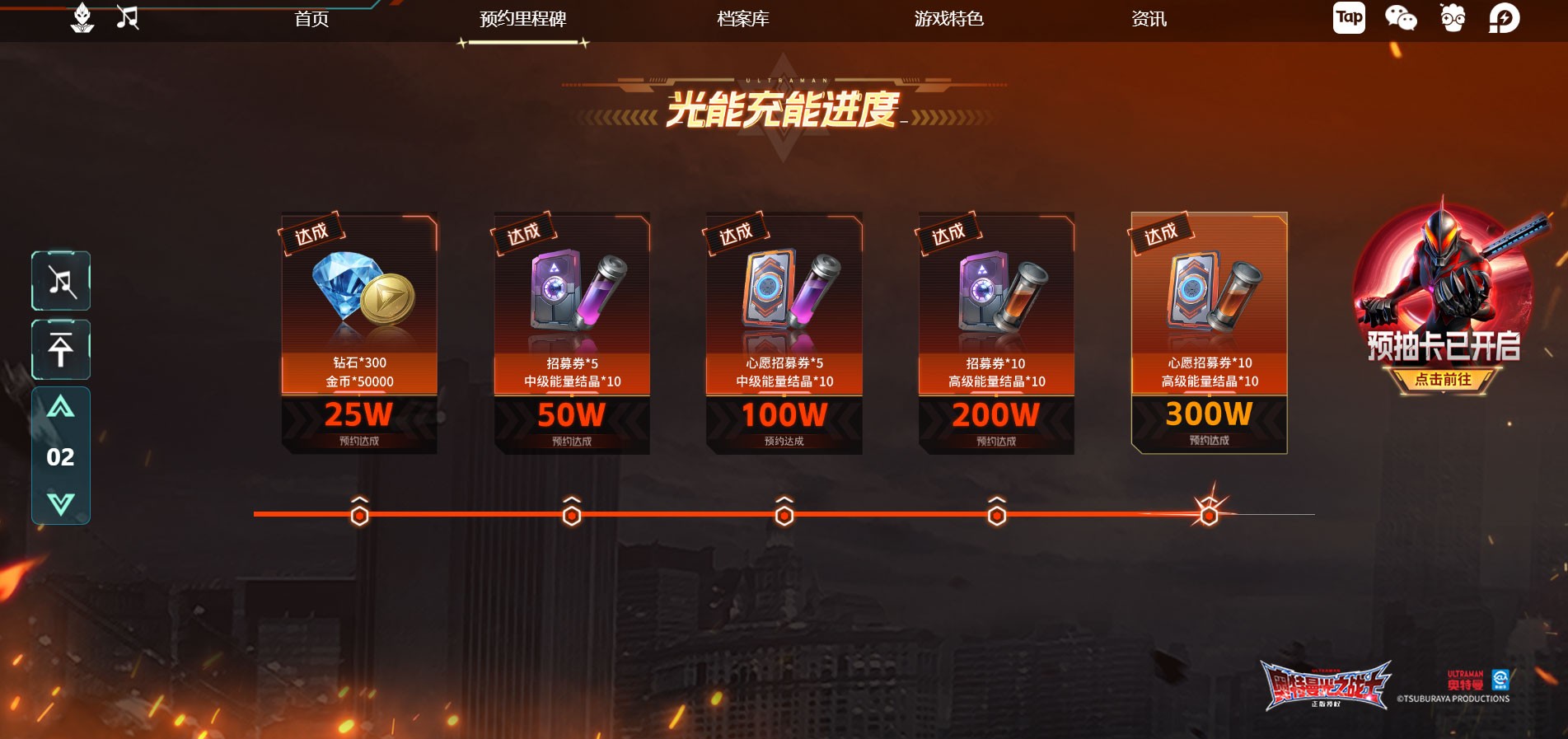Click the 心愿招募券 reward card for 100W
Screen dimensions: 1568x739
[x=784, y=330]
